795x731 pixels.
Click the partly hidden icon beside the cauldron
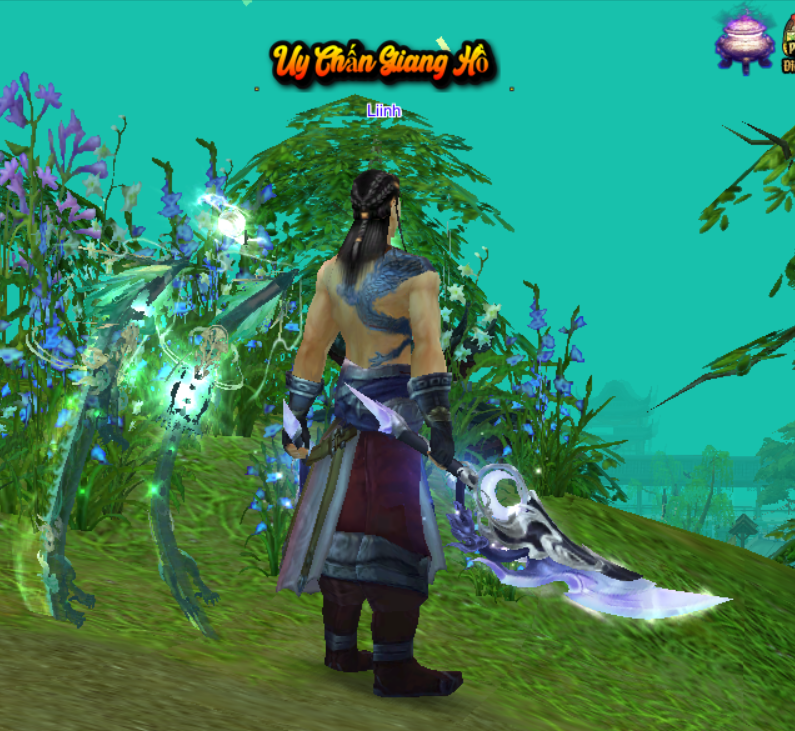pyautogui.click(x=787, y=42)
